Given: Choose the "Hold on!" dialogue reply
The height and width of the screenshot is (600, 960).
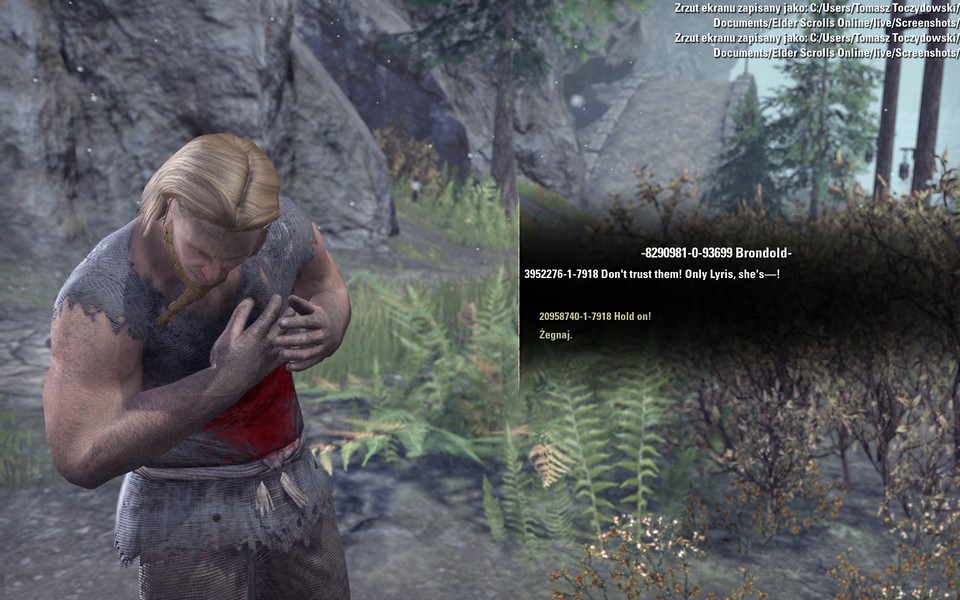Looking at the screenshot, I should click(595, 316).
